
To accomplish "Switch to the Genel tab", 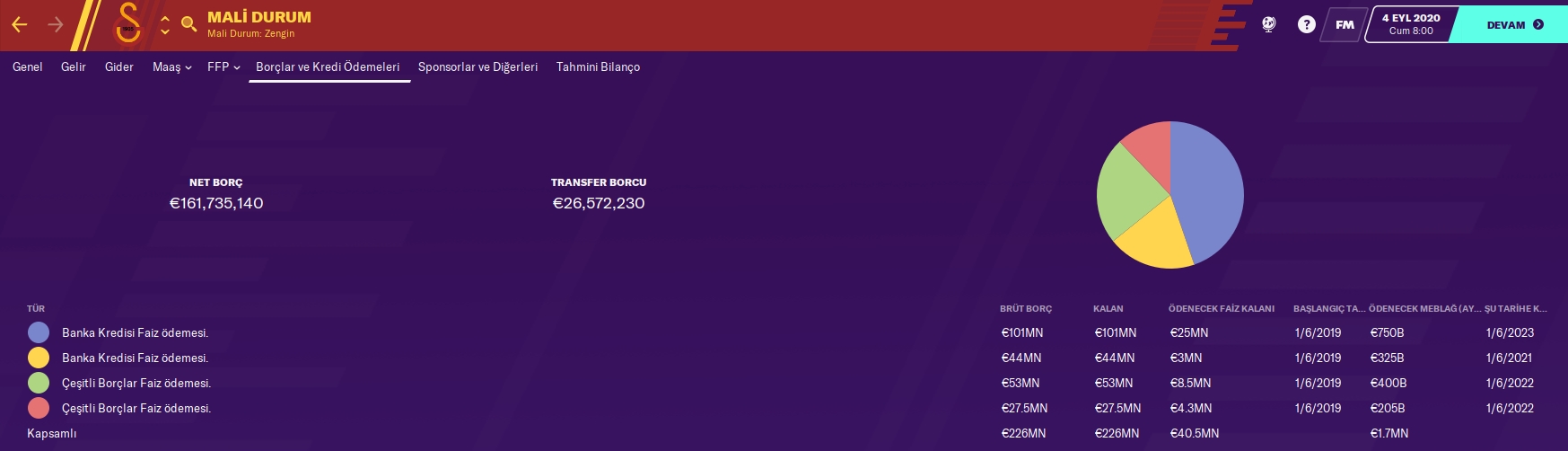I will [28, 67].
